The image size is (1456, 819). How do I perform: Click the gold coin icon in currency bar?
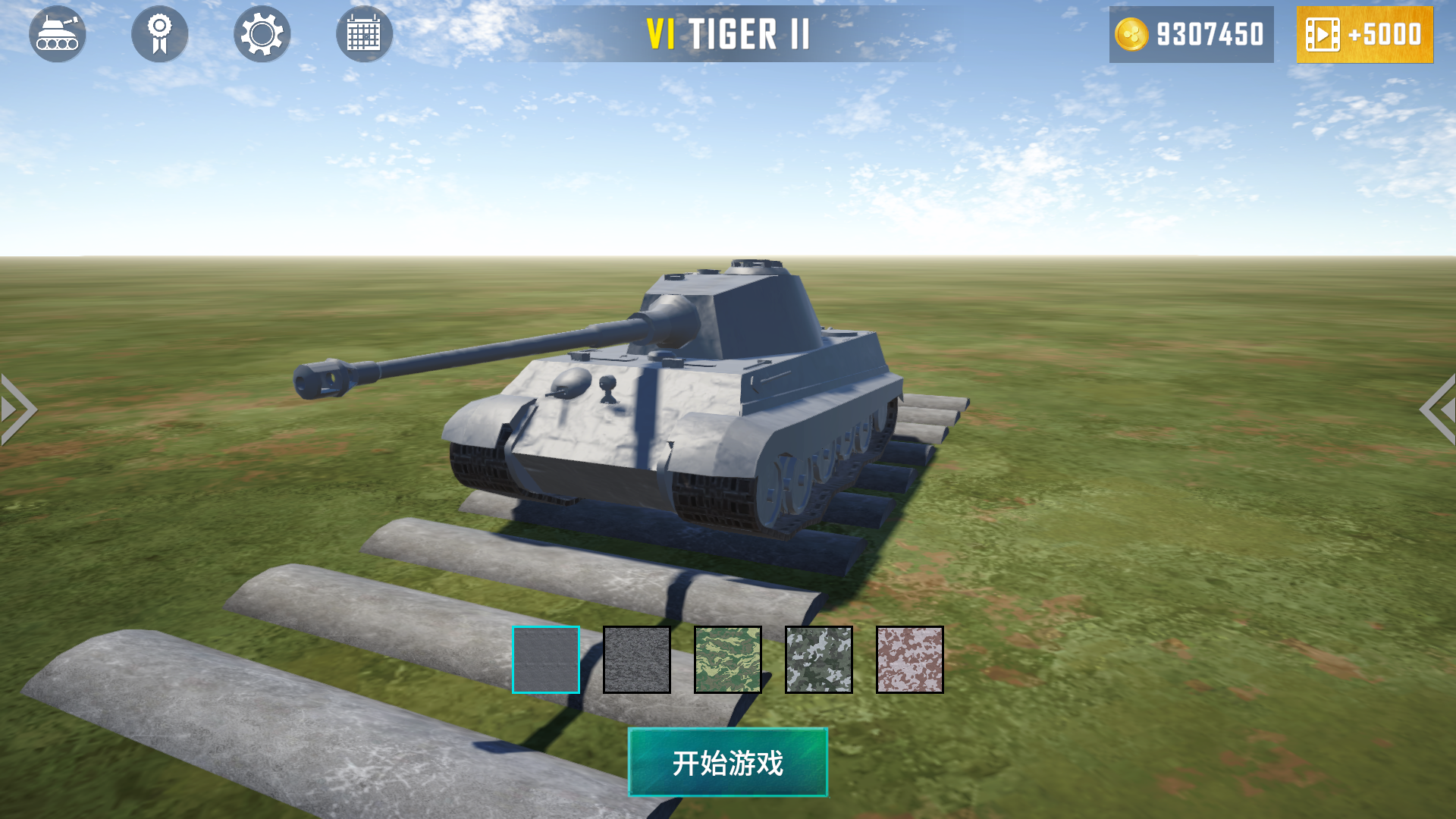click(1131, 34)
